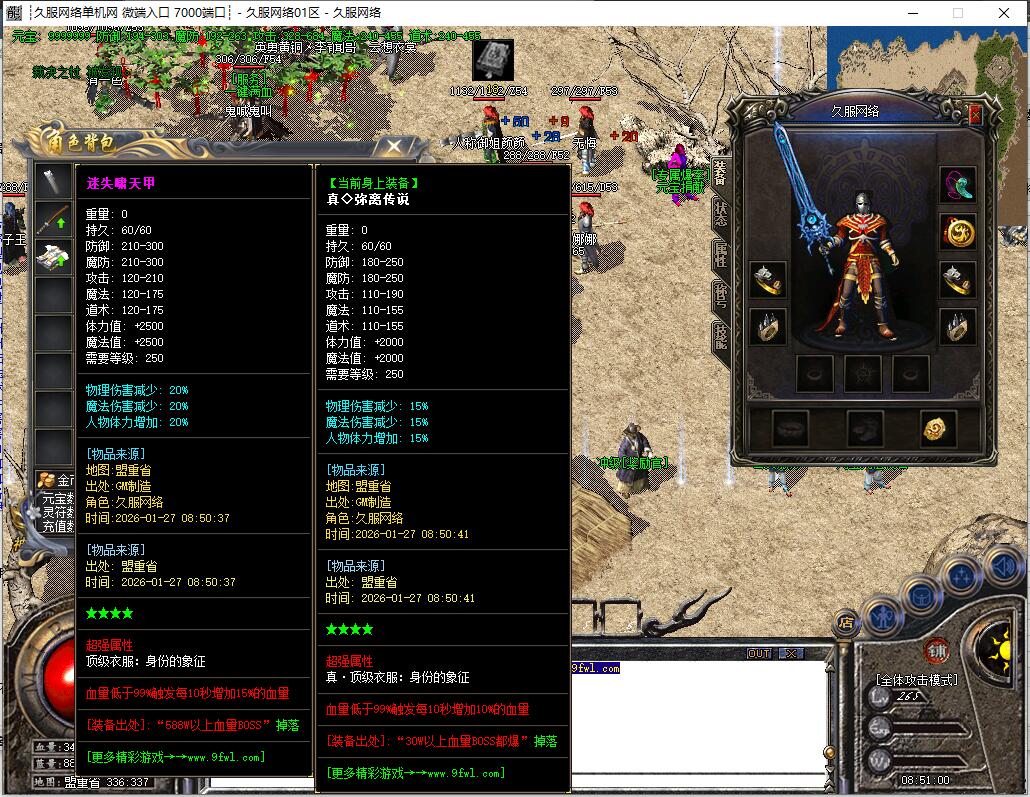Switch to the 状态 status tab
1030x797 pixels.
point(720,212)
